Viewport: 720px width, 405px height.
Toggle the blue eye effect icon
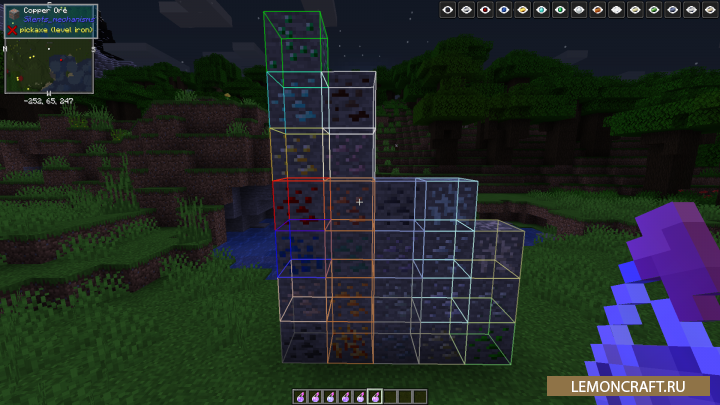coord(503,9)
